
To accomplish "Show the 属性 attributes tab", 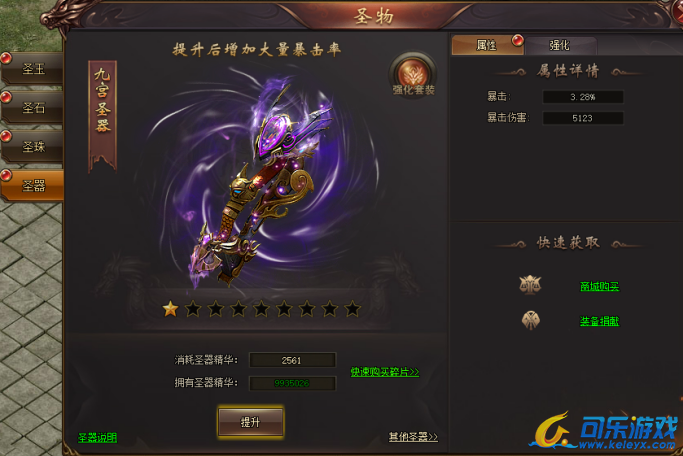I will [x=487, y=46].
